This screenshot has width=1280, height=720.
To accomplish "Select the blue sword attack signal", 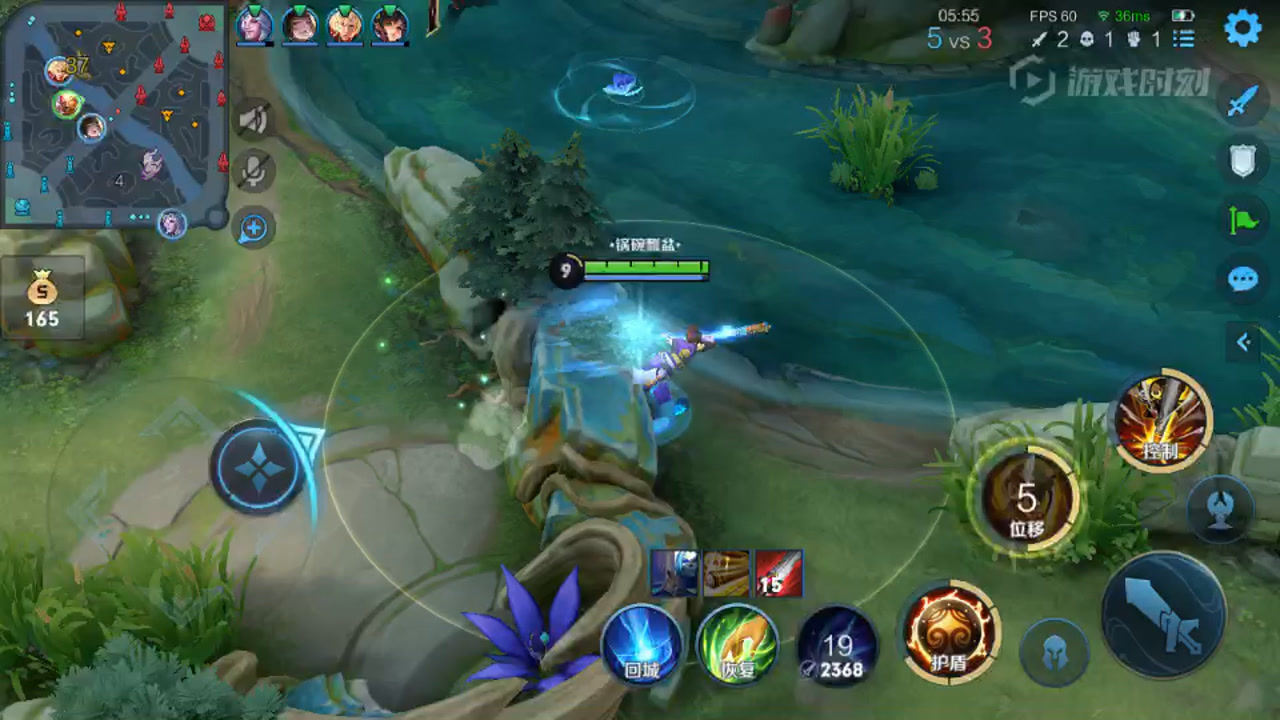I will [x=1242, y=100].
